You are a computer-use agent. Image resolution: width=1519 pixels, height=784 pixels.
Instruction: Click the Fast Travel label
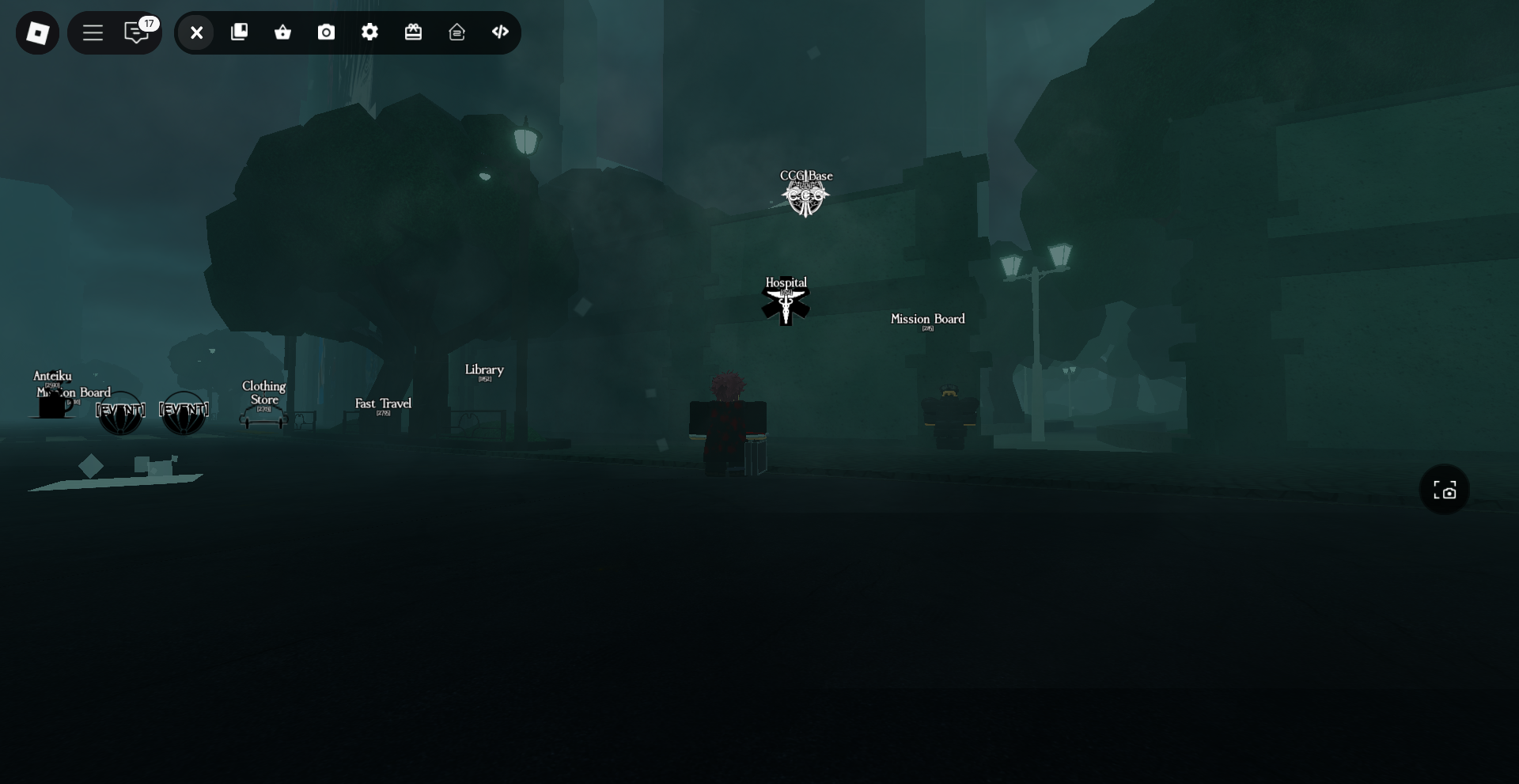coord(383,405)
